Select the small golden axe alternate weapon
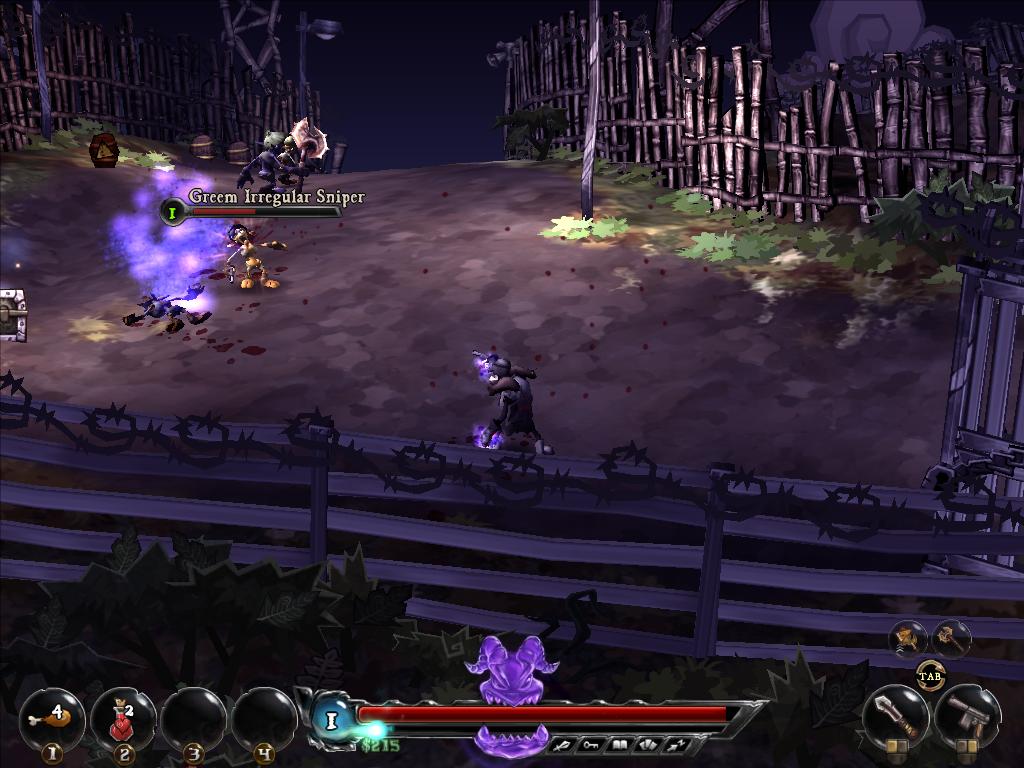1024x768 pixels. pyautogui.click(x=909, y=637)
